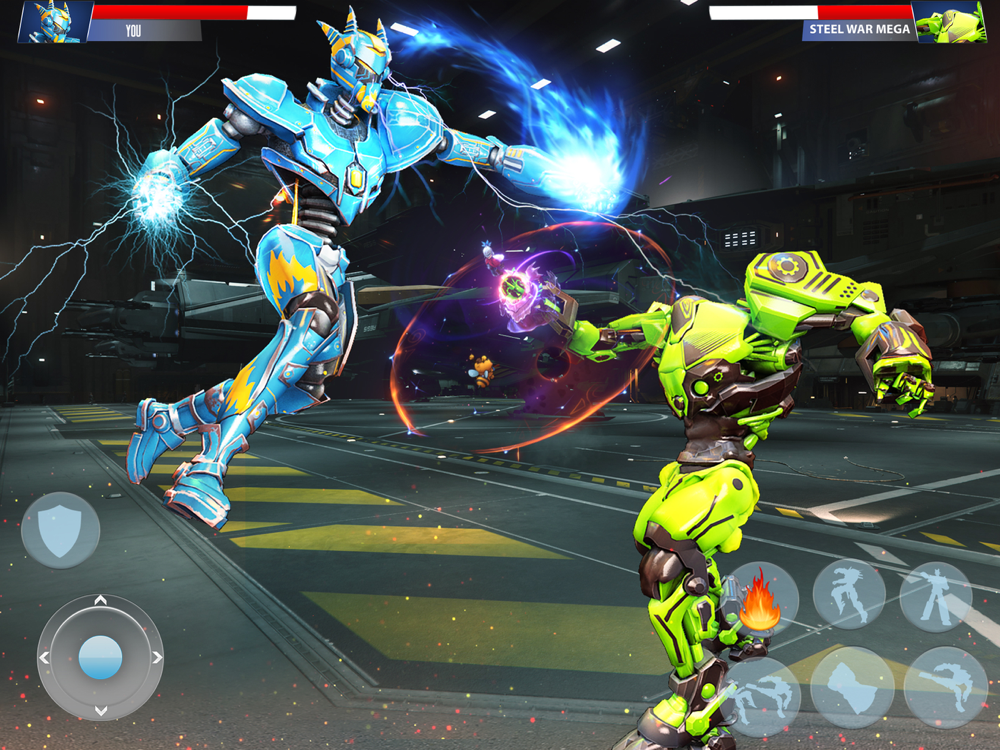1000x750 pixels.
Task: Tap the kick button overlapping the green robot's leg
Action: click(762, 694)
